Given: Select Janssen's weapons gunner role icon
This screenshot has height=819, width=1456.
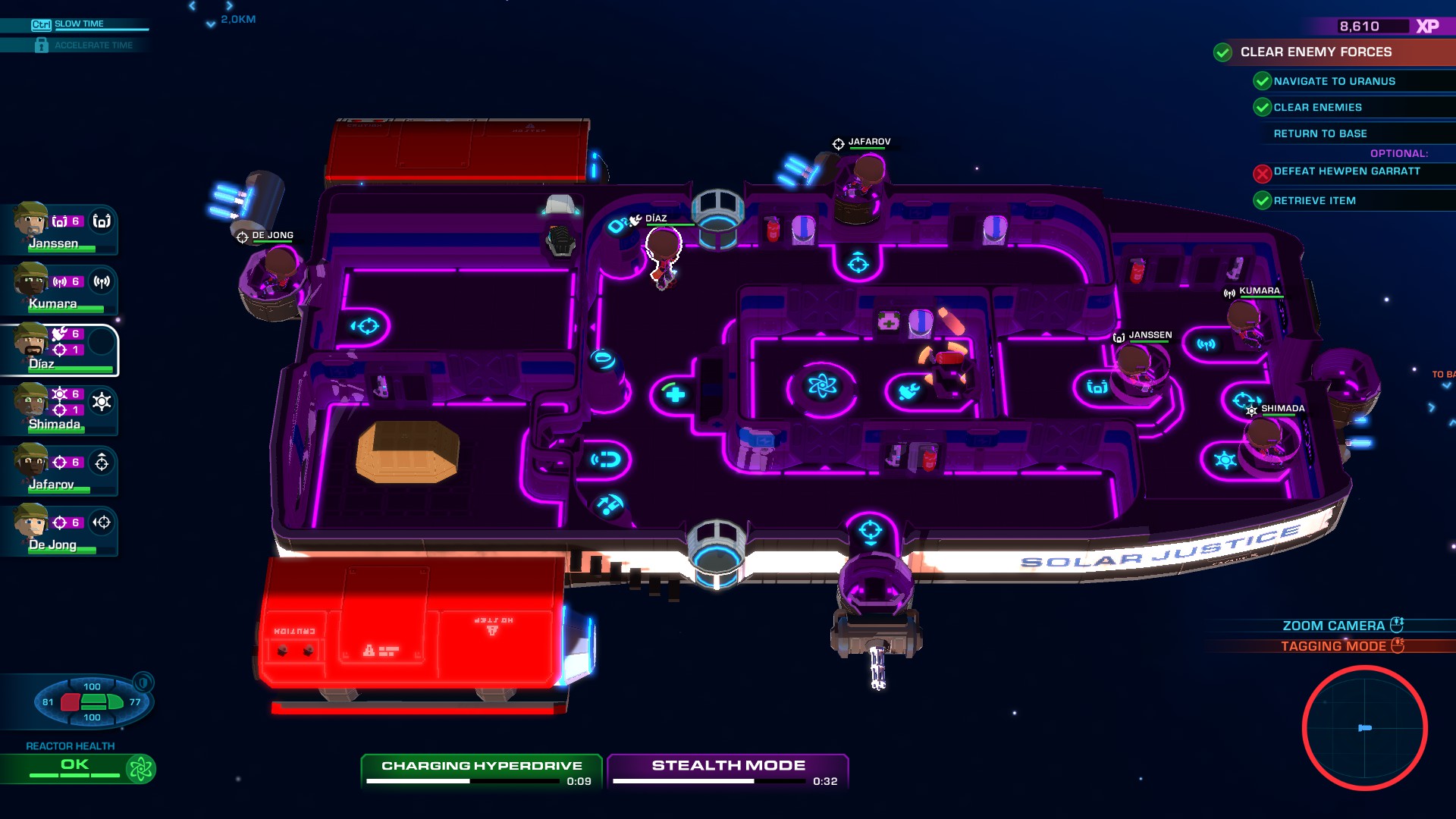Looking at the screenshot, I should [x=102, y=221].
